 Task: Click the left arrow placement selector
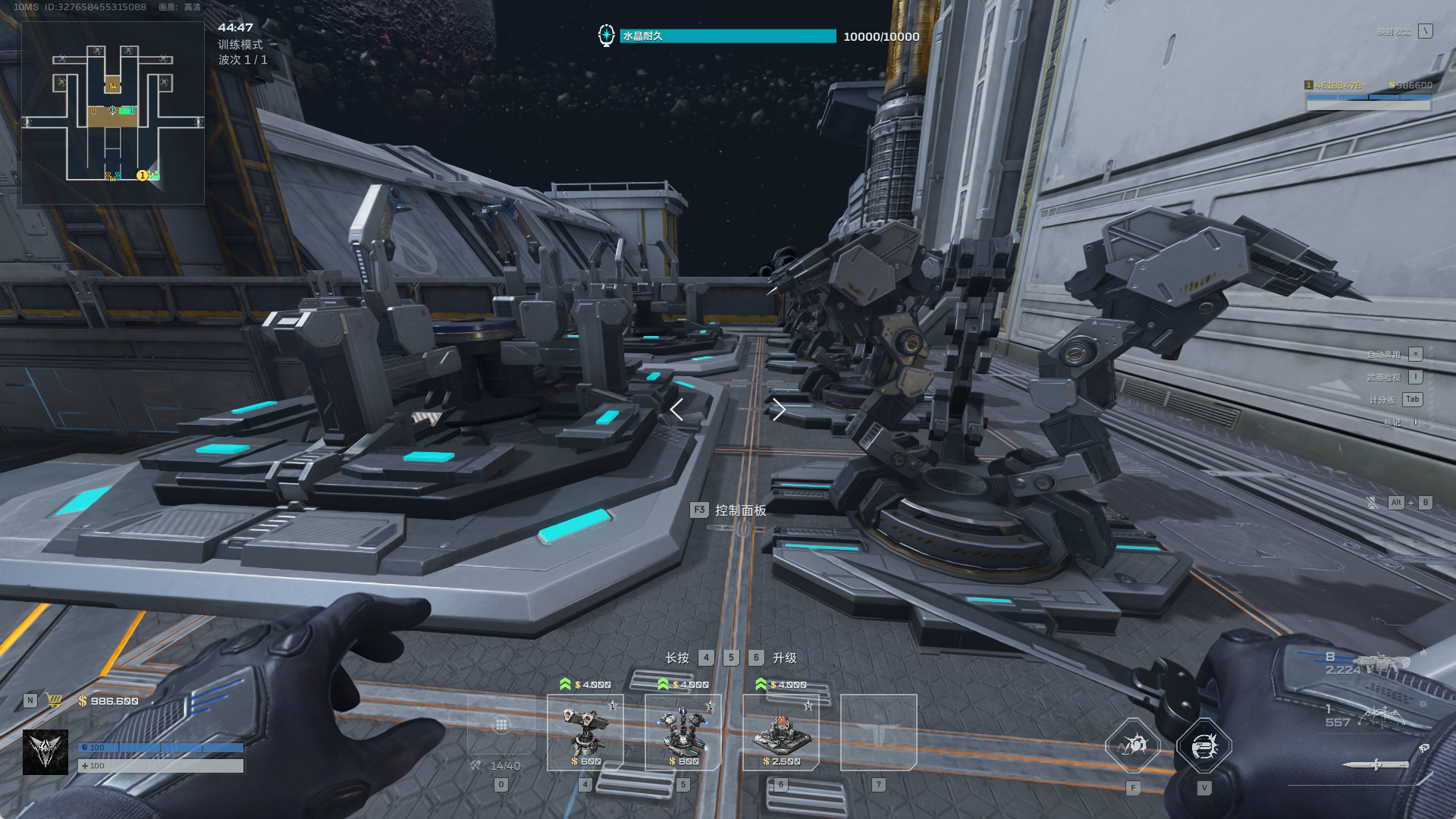tap(677, 409)
